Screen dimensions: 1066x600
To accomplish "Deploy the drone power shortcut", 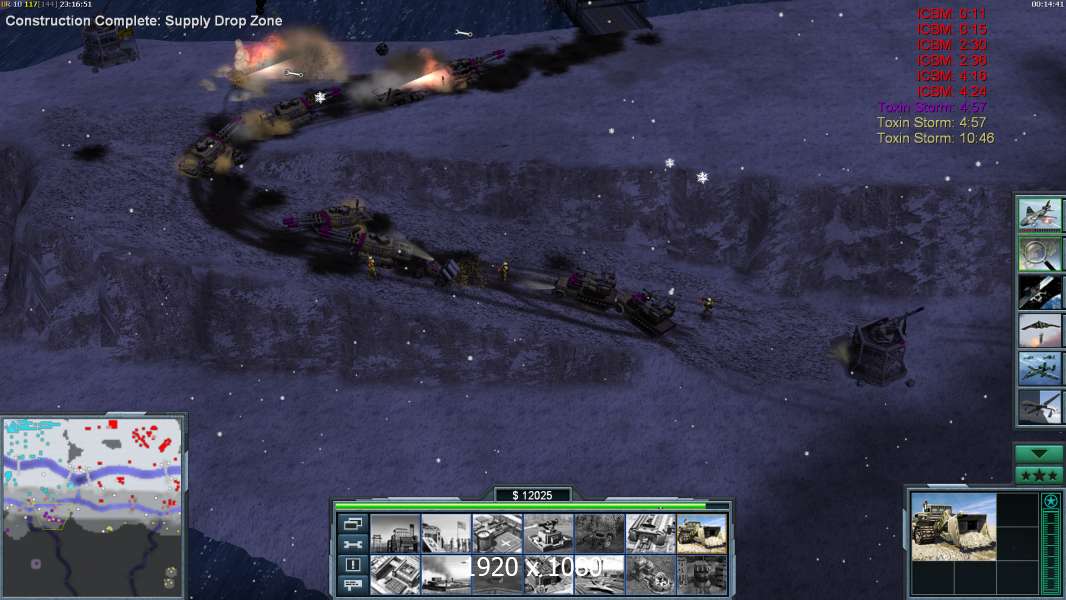I will pos(1039,405).
